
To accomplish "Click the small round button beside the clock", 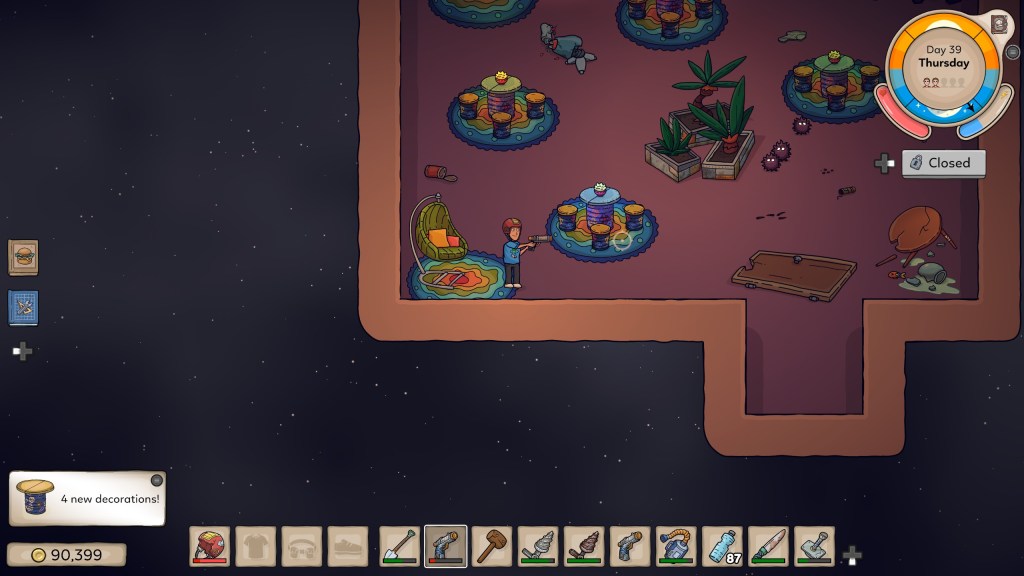I will pos(1014,52).
